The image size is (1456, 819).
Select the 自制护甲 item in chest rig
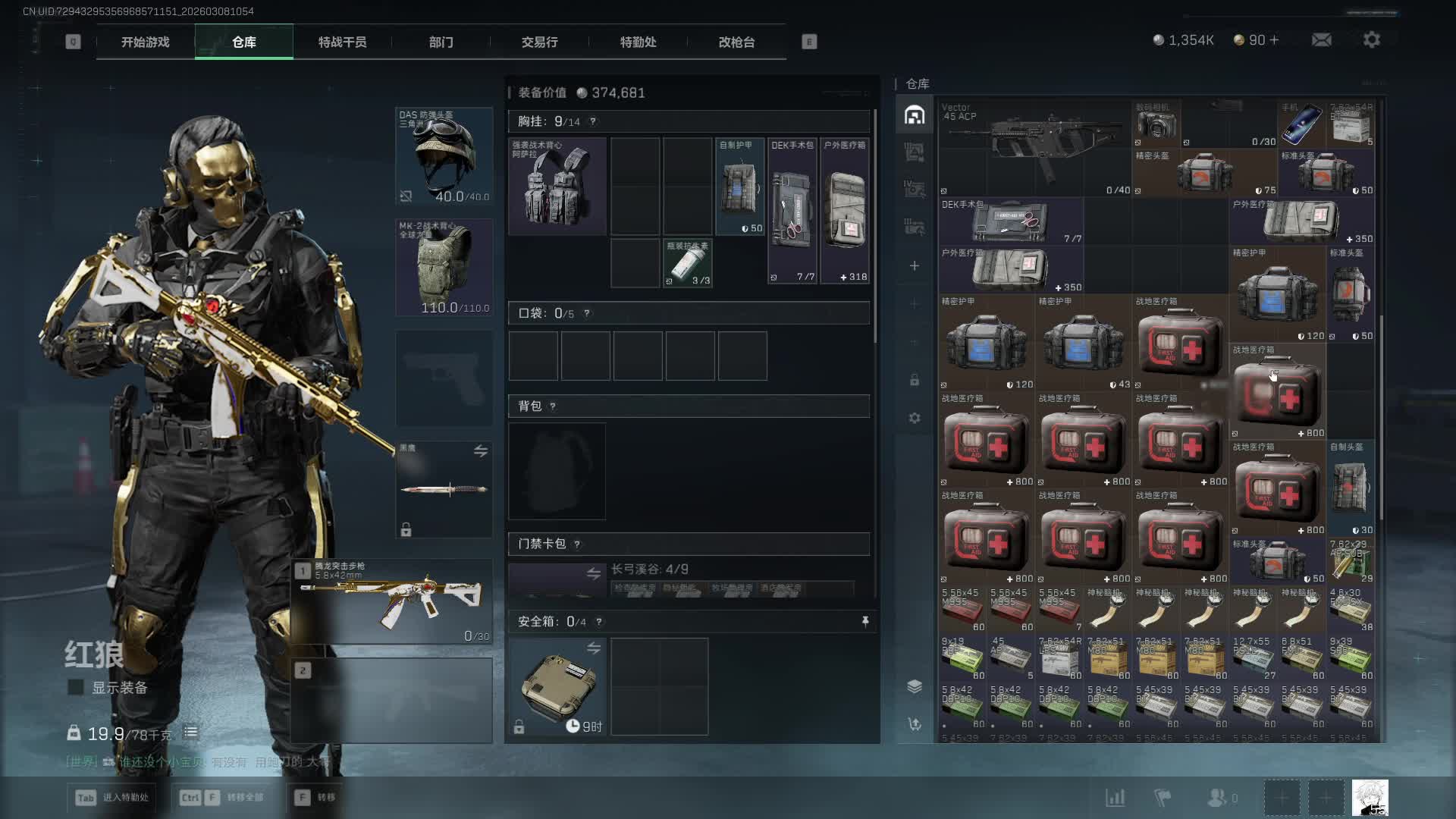tap(739, 187)
